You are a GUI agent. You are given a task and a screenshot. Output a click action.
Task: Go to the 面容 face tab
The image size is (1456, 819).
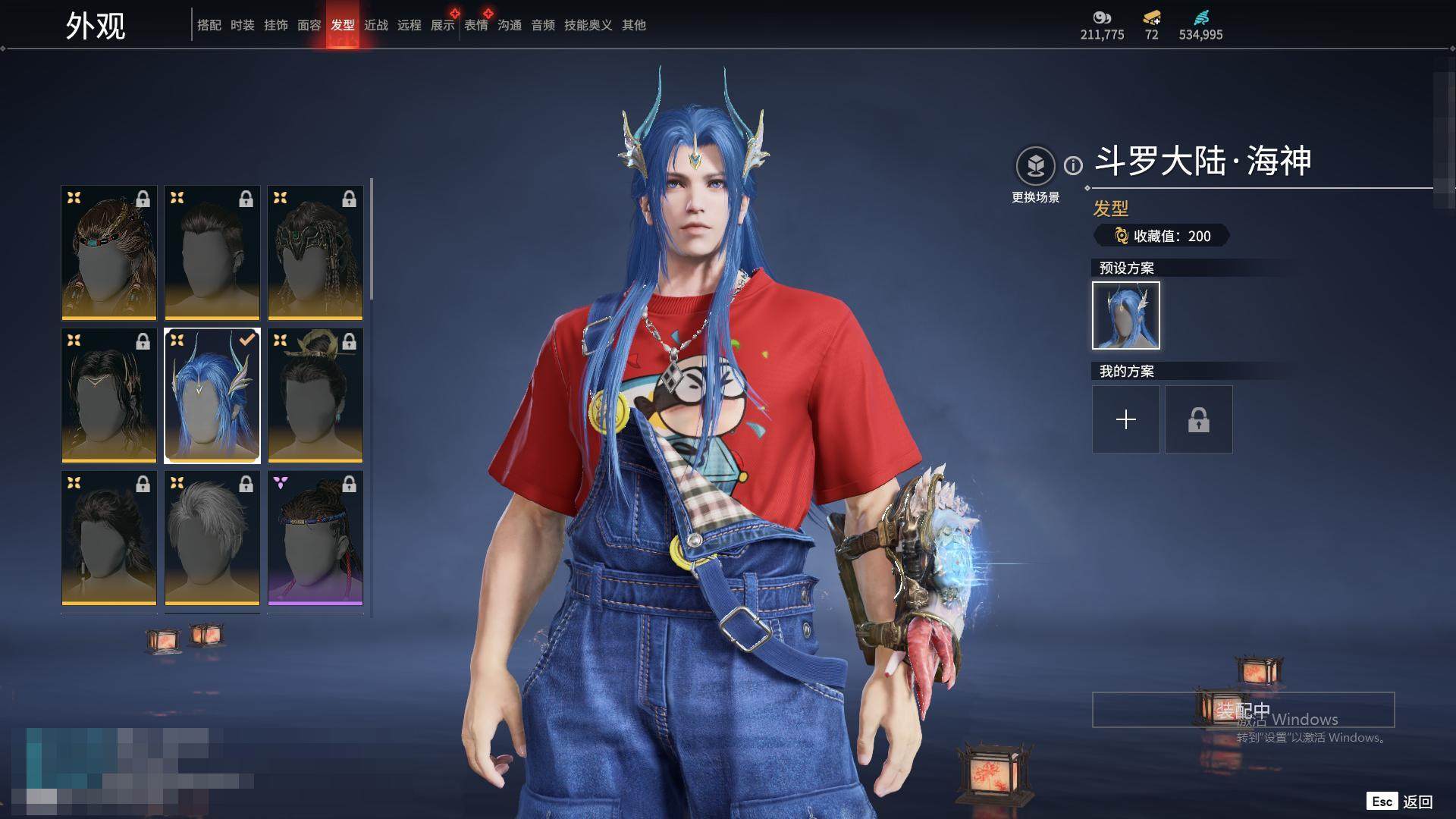point(309,25)
